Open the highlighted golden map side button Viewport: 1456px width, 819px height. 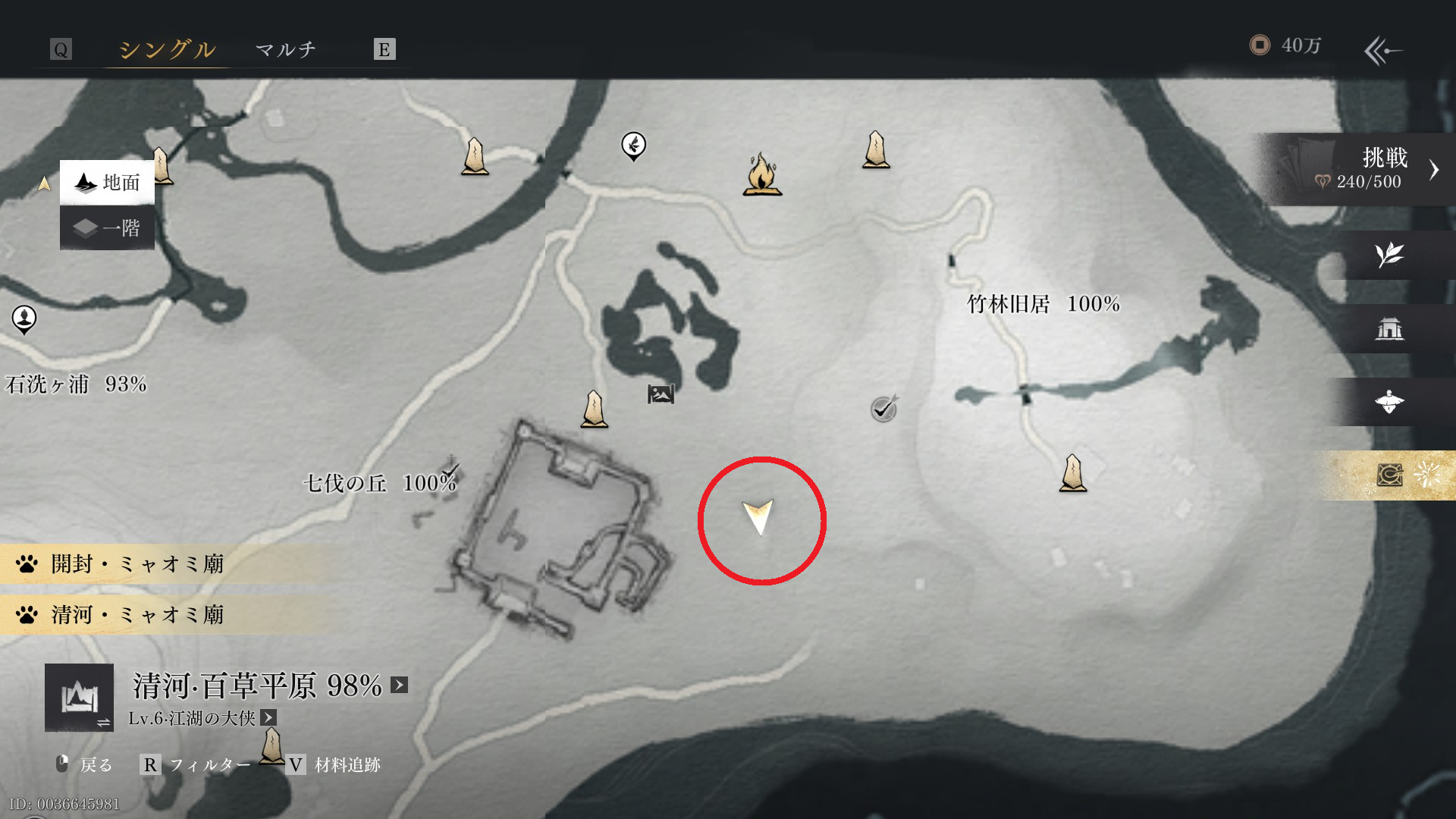click(x=1389, y=475)
